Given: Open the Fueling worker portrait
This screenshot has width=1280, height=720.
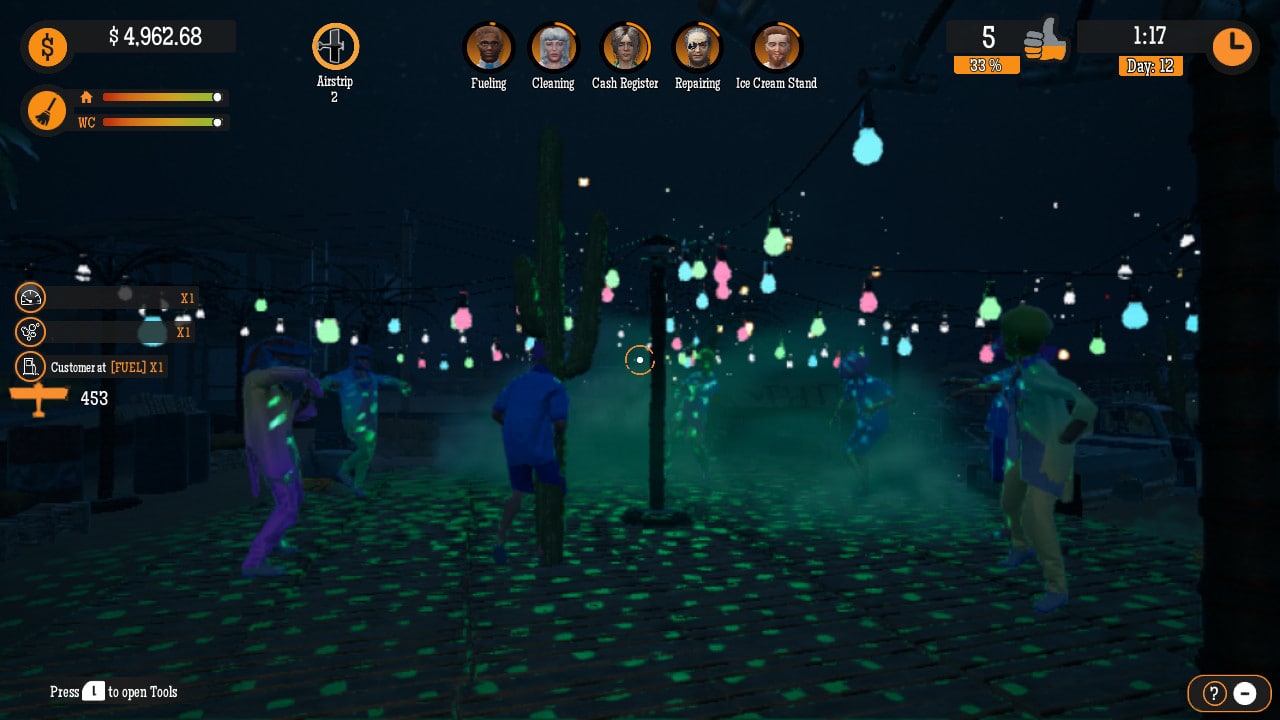Looking at the screenshot, I should coord(489,45).
